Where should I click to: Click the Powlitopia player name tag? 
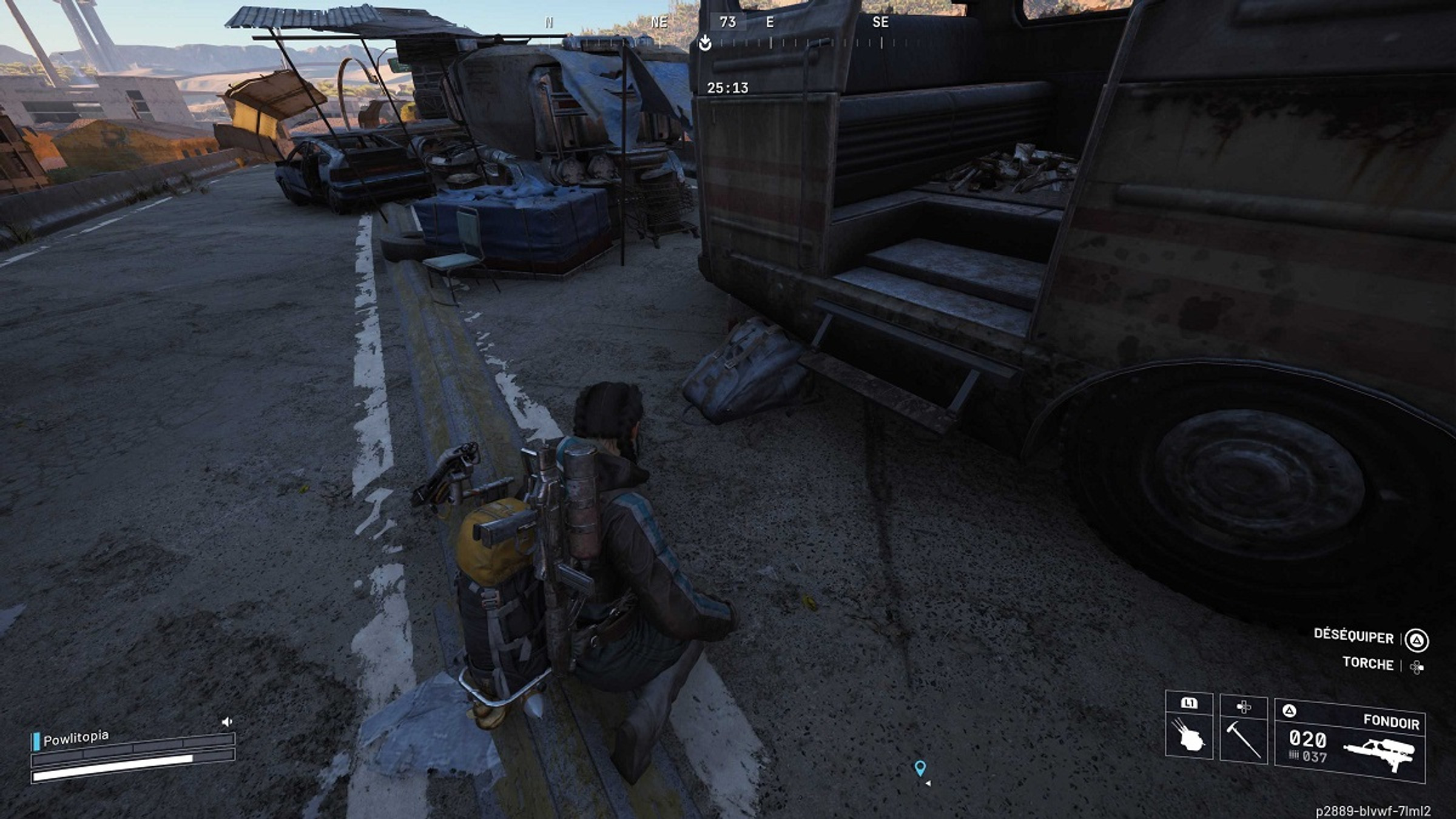coord(76,738)
